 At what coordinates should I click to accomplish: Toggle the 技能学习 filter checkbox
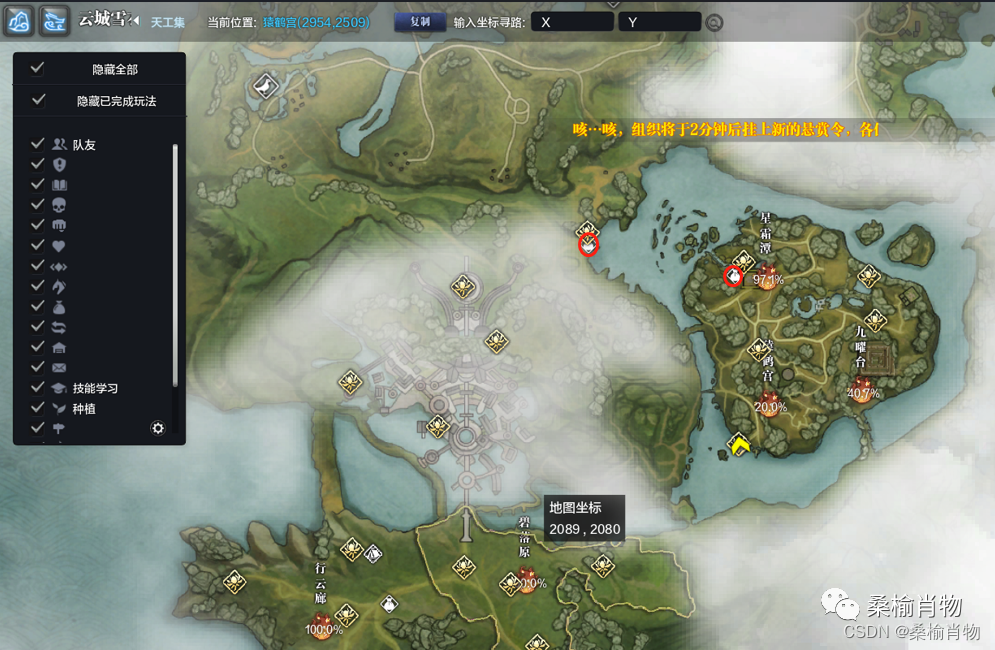pos(38,387)
